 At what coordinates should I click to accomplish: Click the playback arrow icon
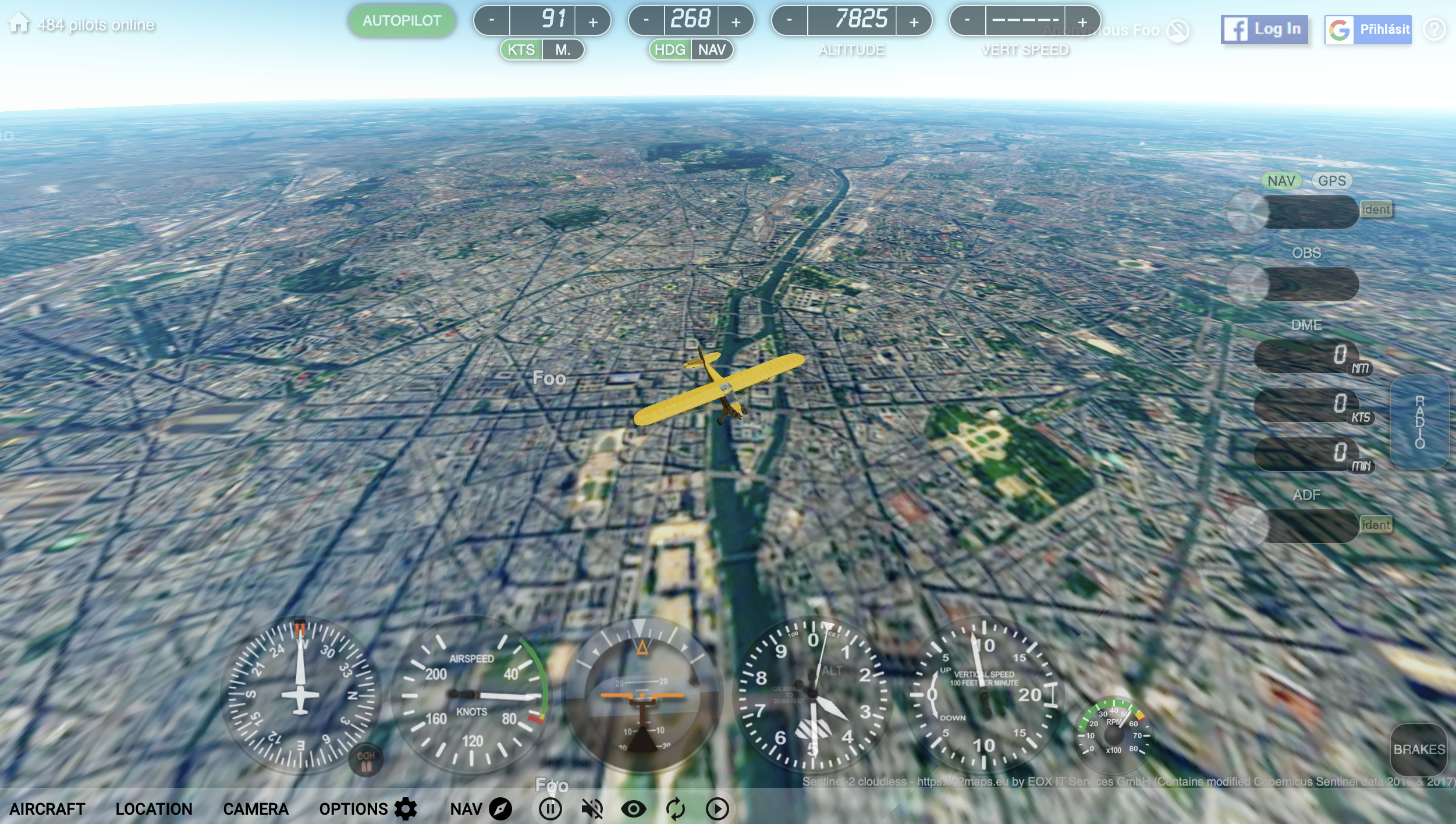[x=717, y=808]
